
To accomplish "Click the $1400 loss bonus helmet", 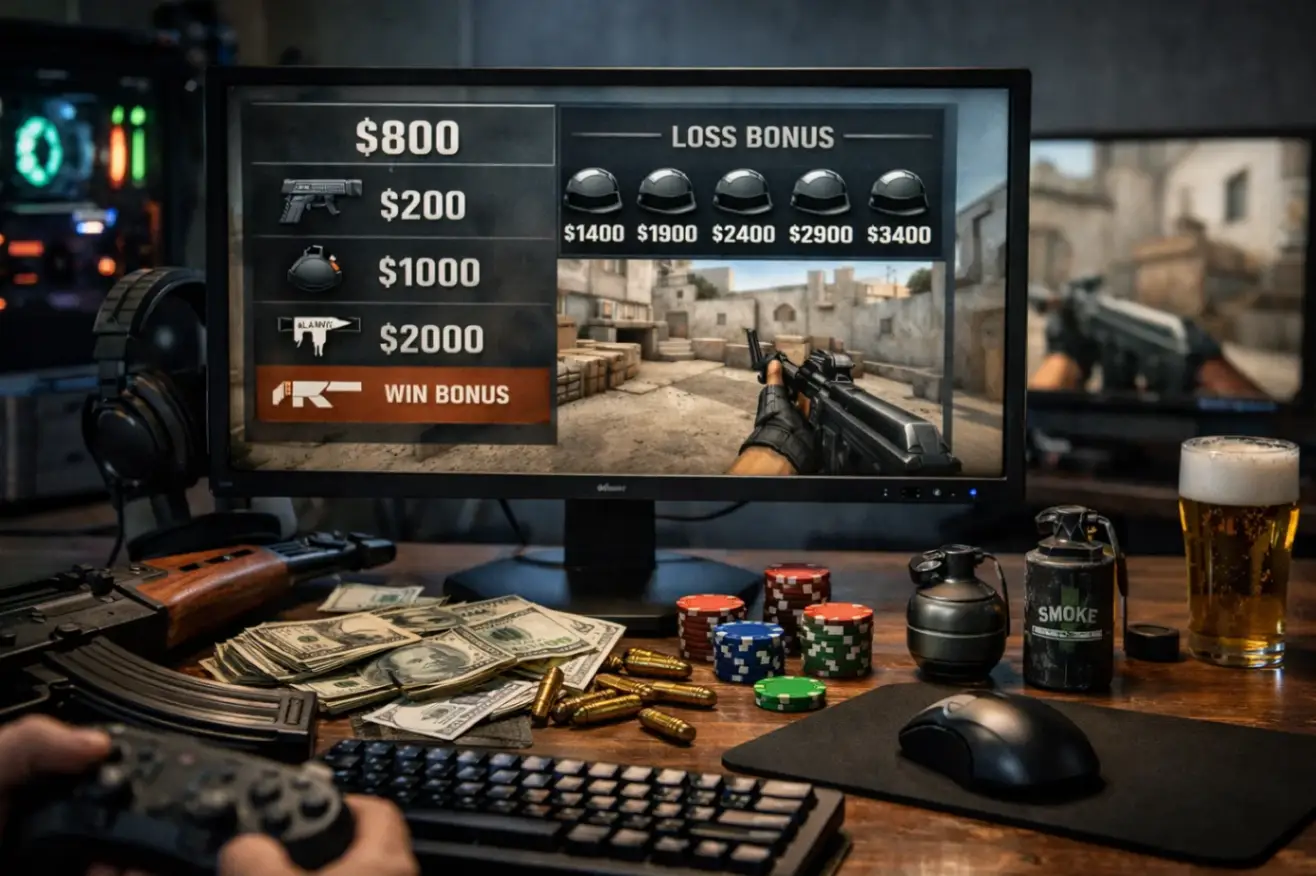I will (x=593, y=192).
